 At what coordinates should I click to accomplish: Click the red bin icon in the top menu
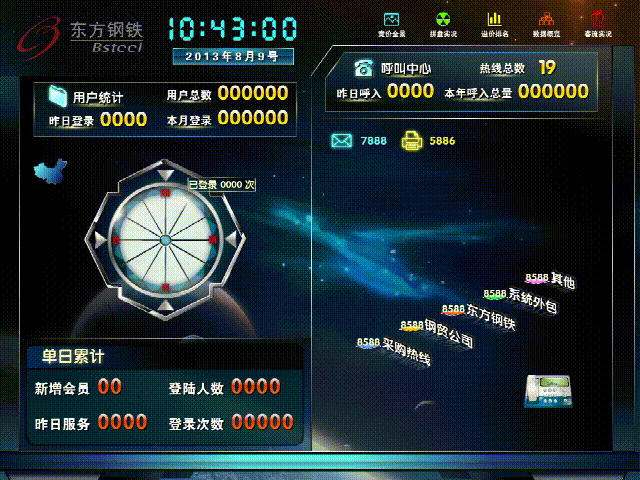coord(598,19)
